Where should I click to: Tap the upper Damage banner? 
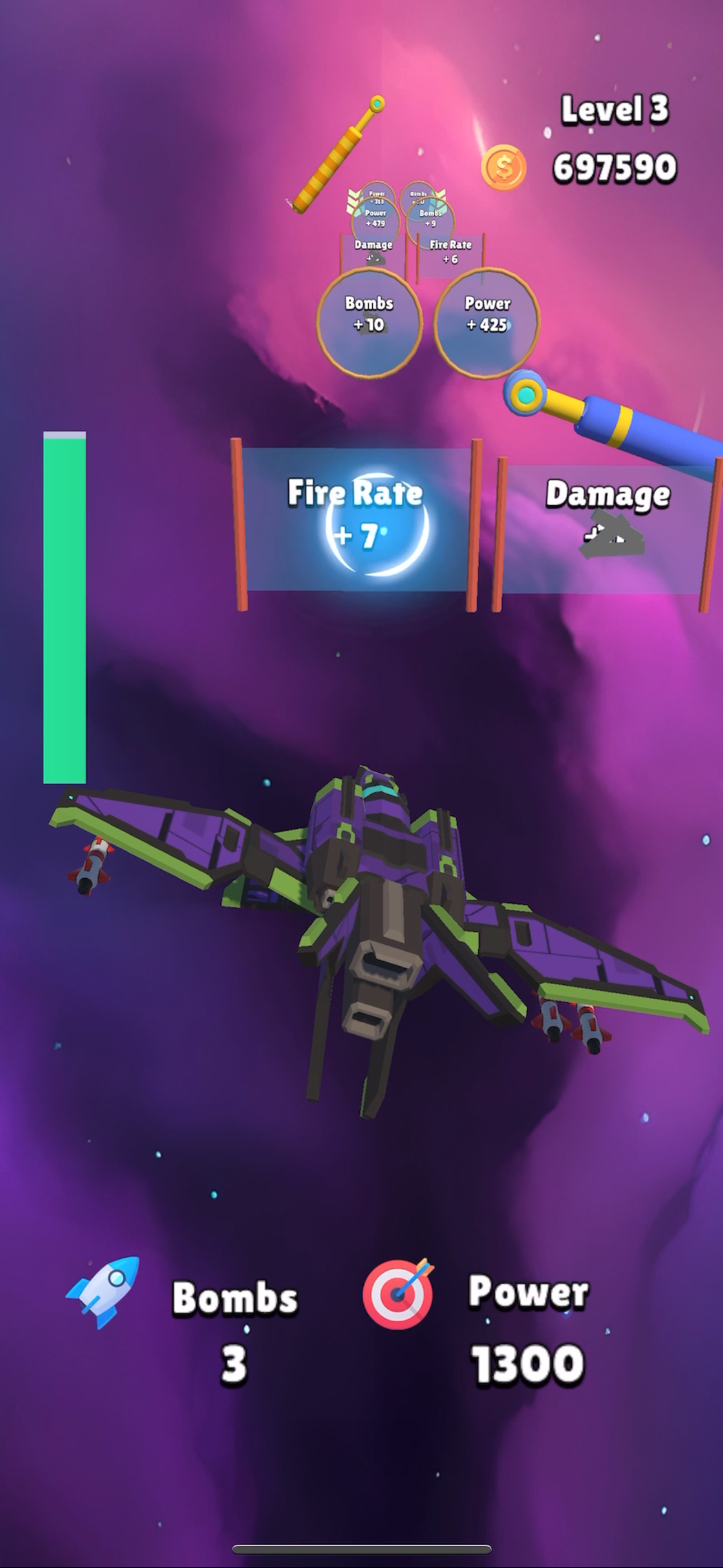point(373,250)
